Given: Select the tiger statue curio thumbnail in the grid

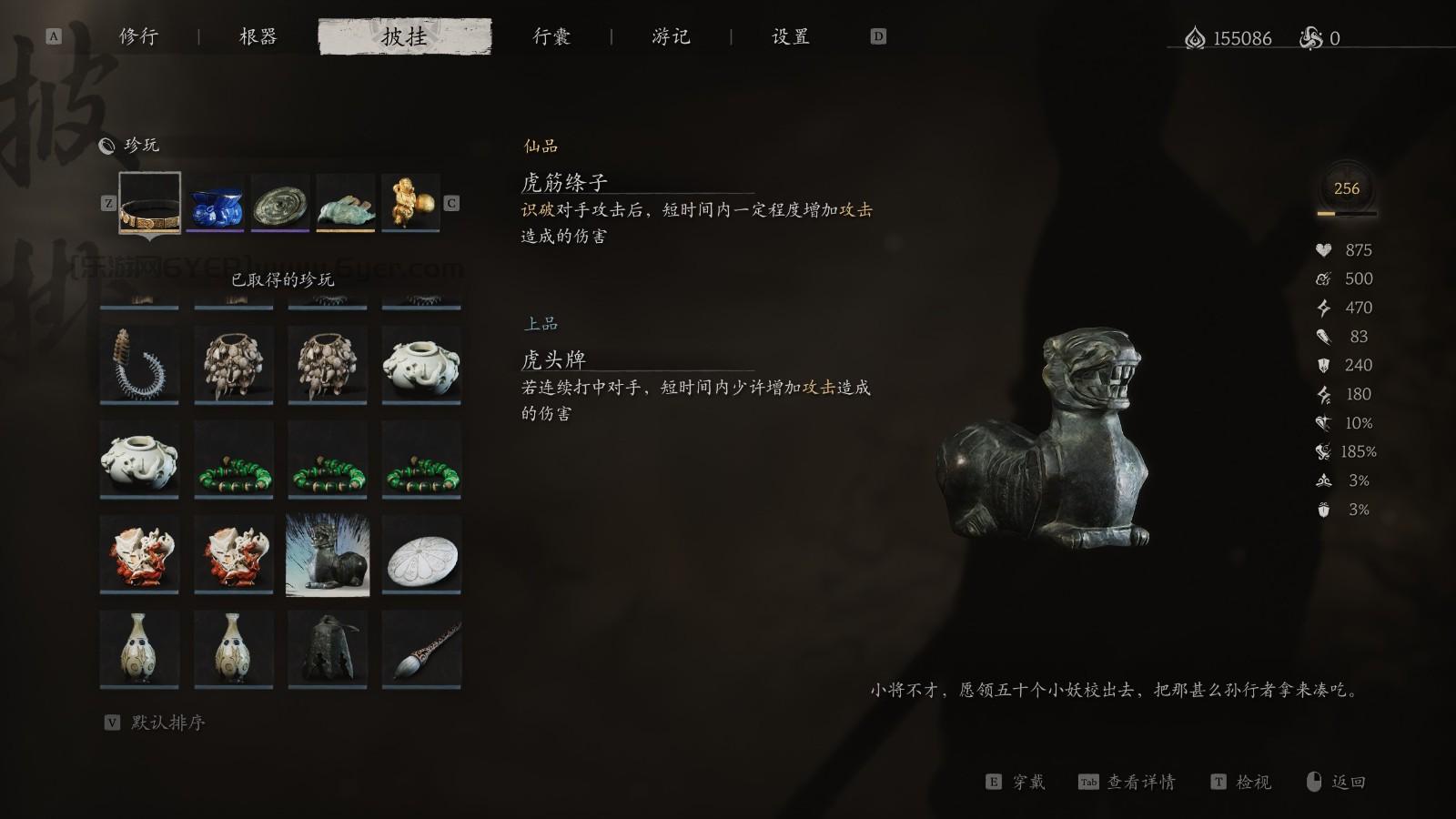Looking at the screenshot, I should (x=328, y=553).
